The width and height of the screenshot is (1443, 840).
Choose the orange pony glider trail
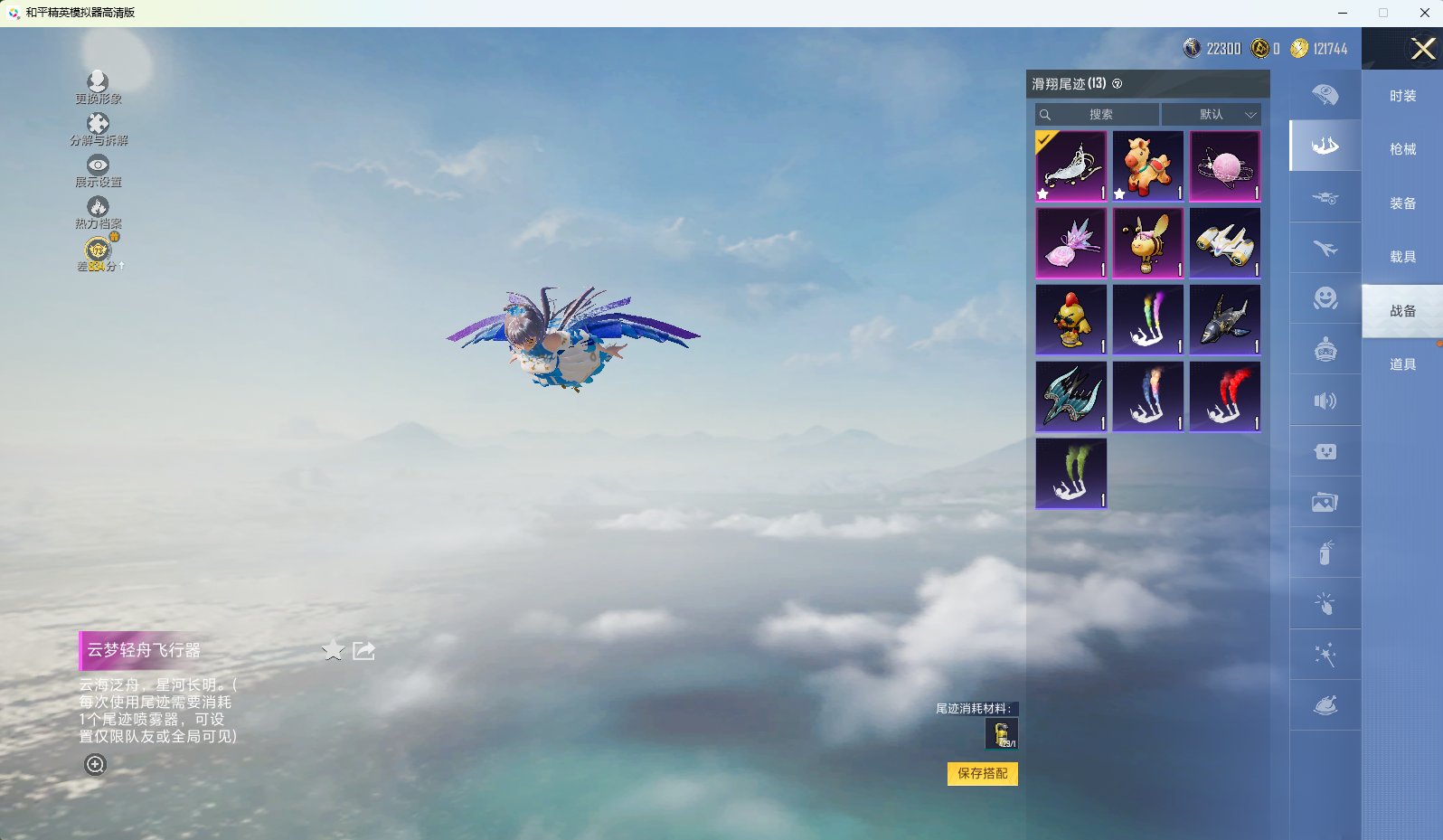[1147, 166]
